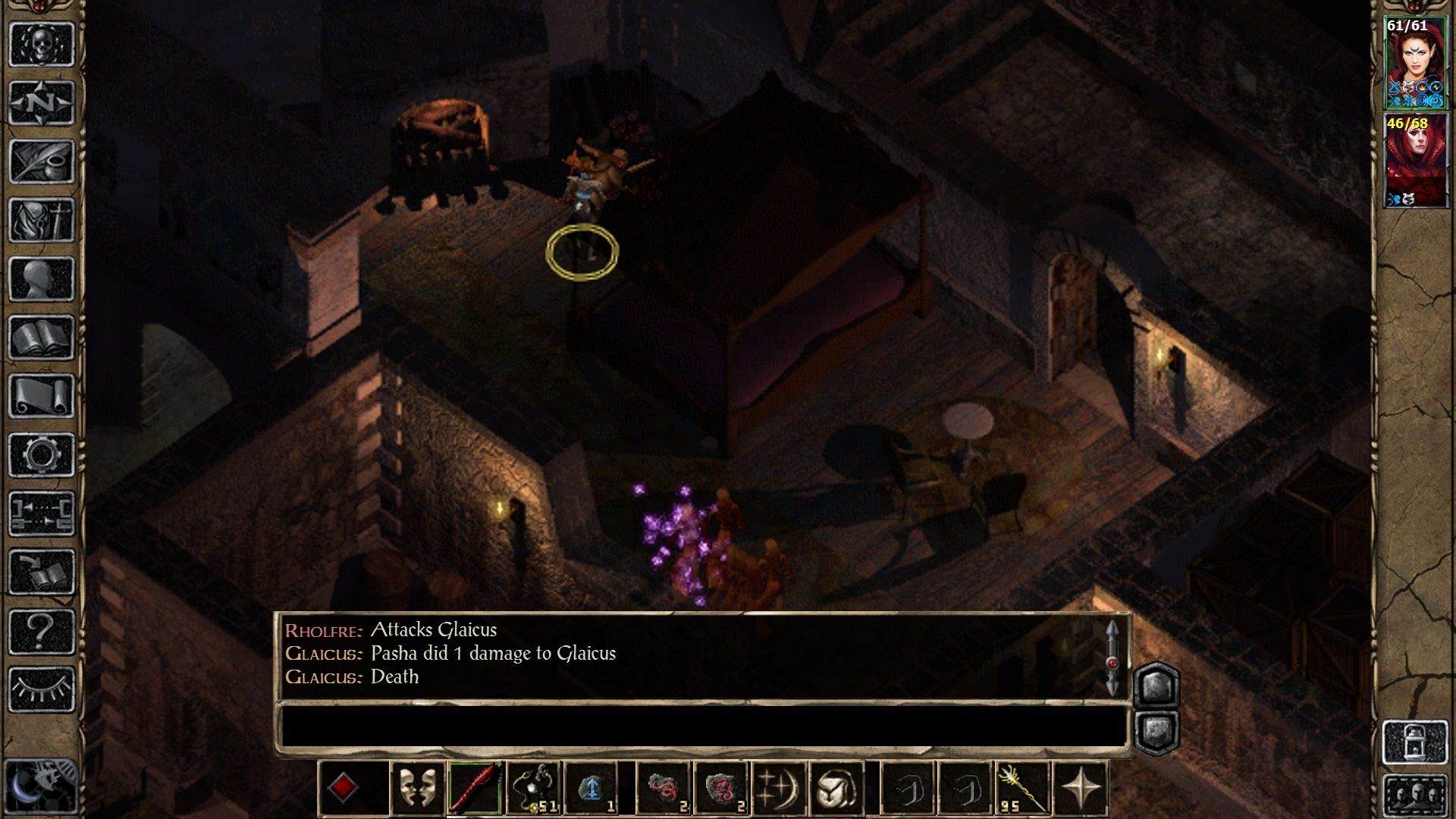Image resolution: width=1456 pixels, height=819 pixels.
Task: Click the select all party button
Action: coord(1415,796)
